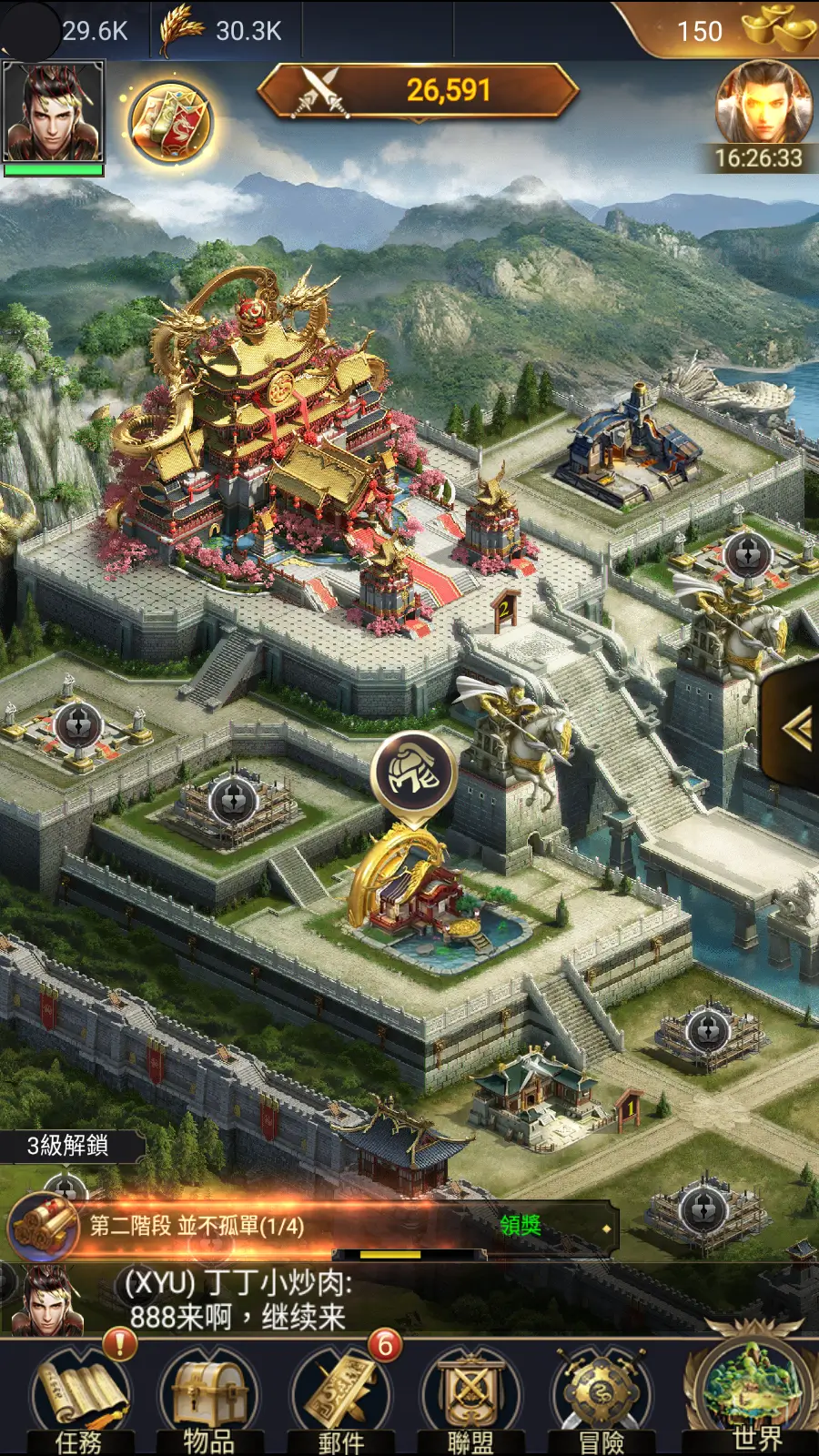Open the quest scroll stage icon
The height and width of the screenshot is (1456, 819).
coord(43,1226)
